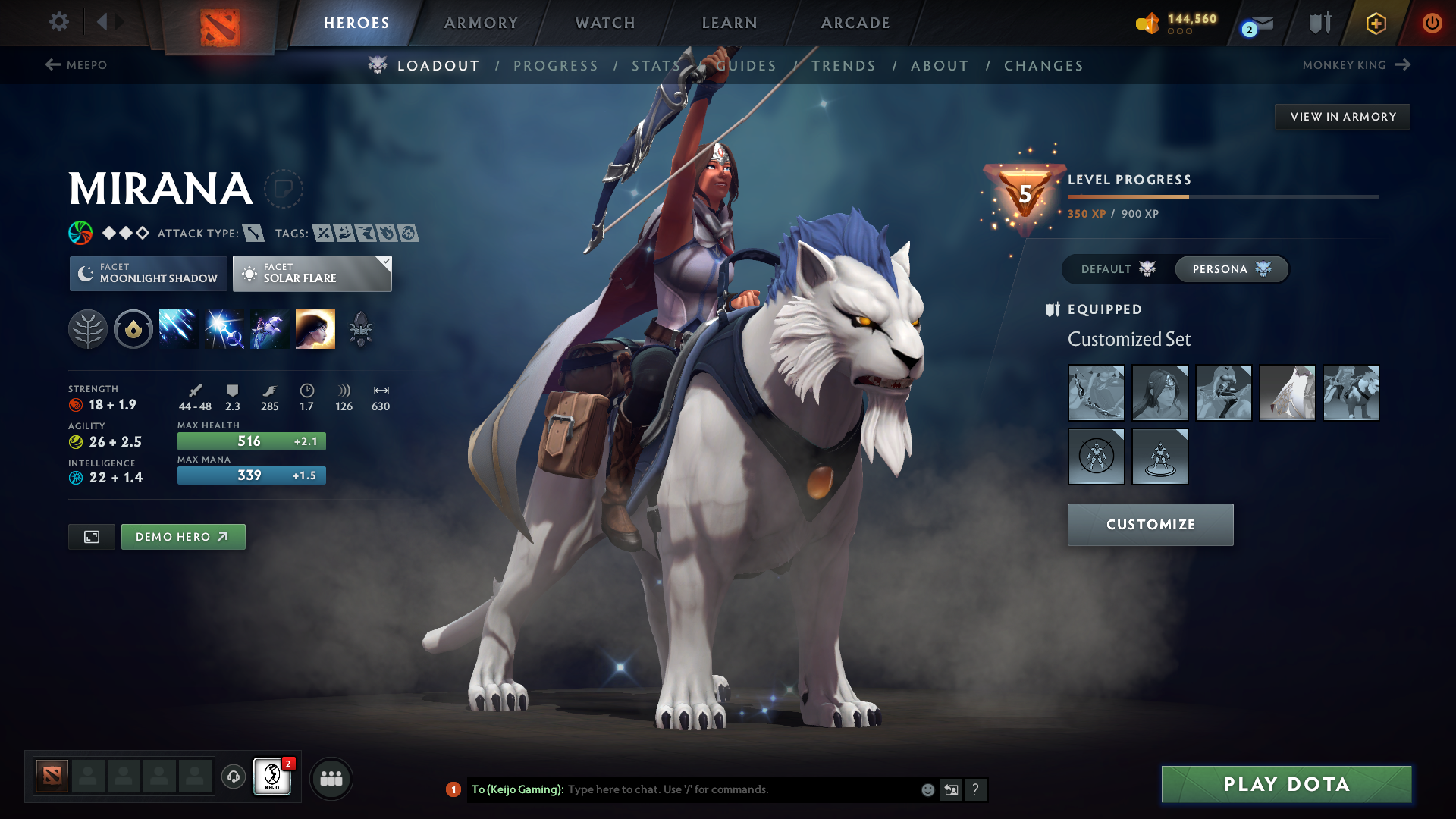View Mirana's innate ability icon
This screenshot has width=1456, height=819.
(133, 328)
